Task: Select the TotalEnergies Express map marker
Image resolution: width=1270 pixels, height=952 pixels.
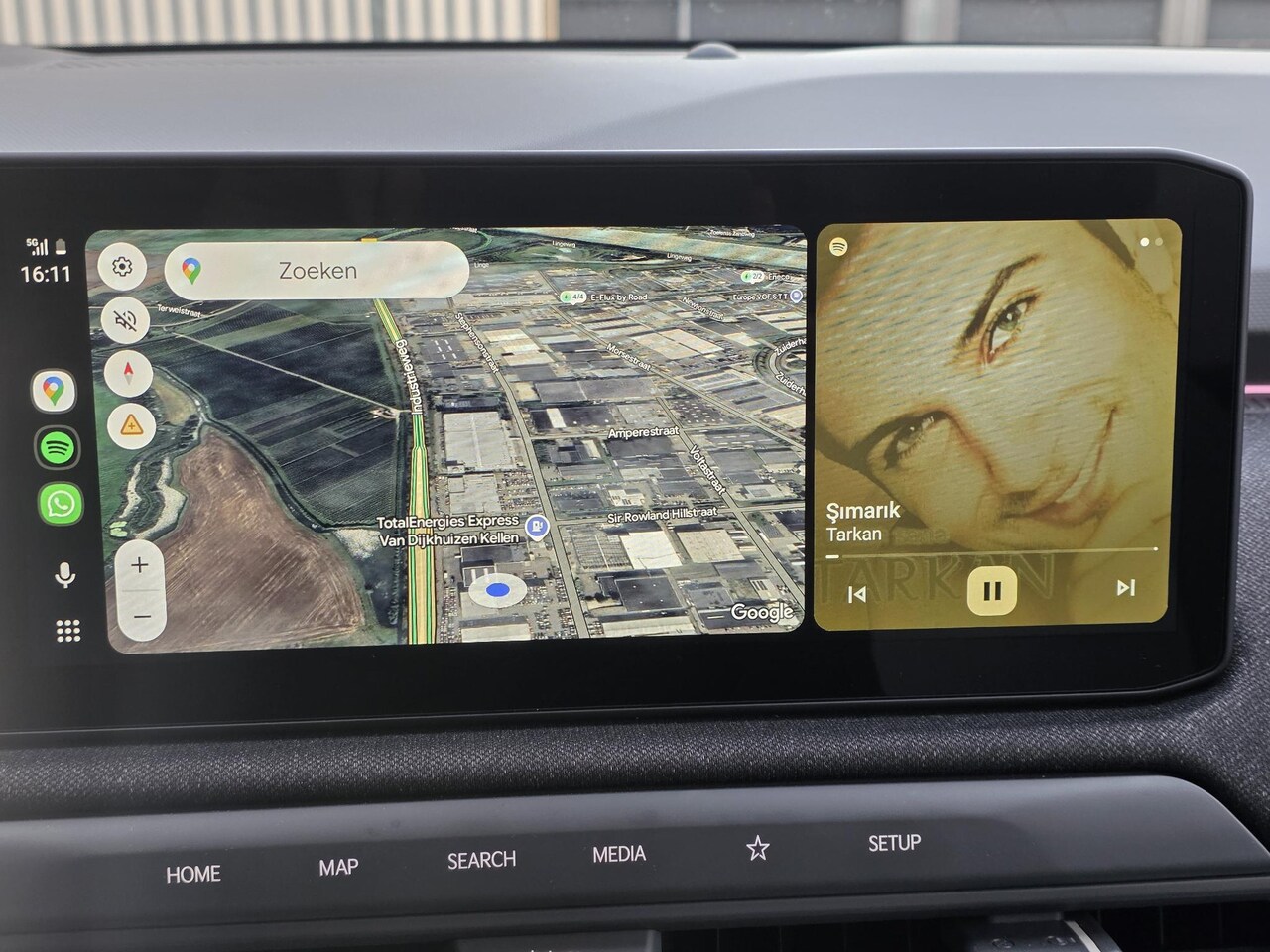Action: (537, 526)
